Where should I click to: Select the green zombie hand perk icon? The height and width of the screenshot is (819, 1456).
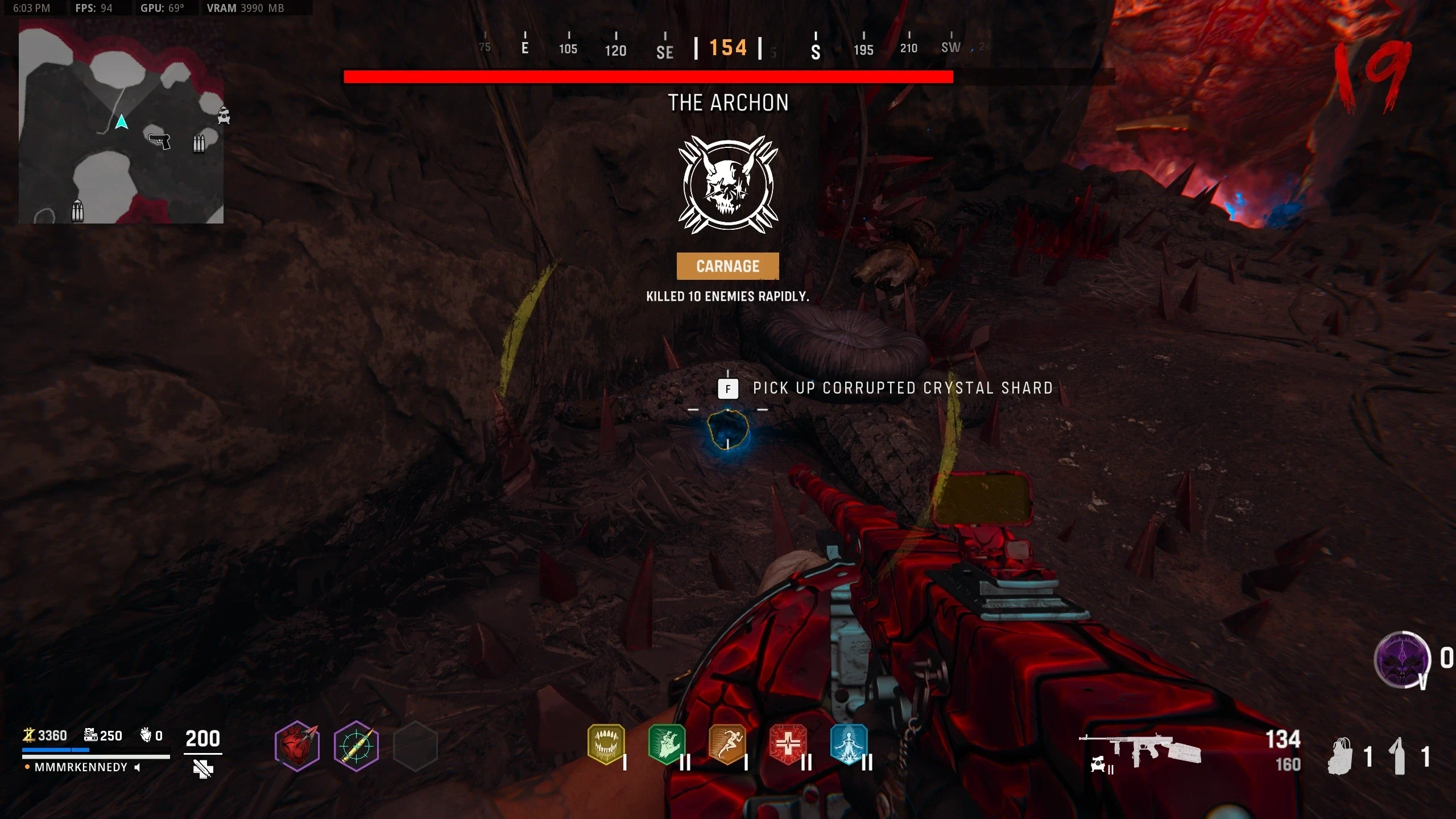pos(667,743)
